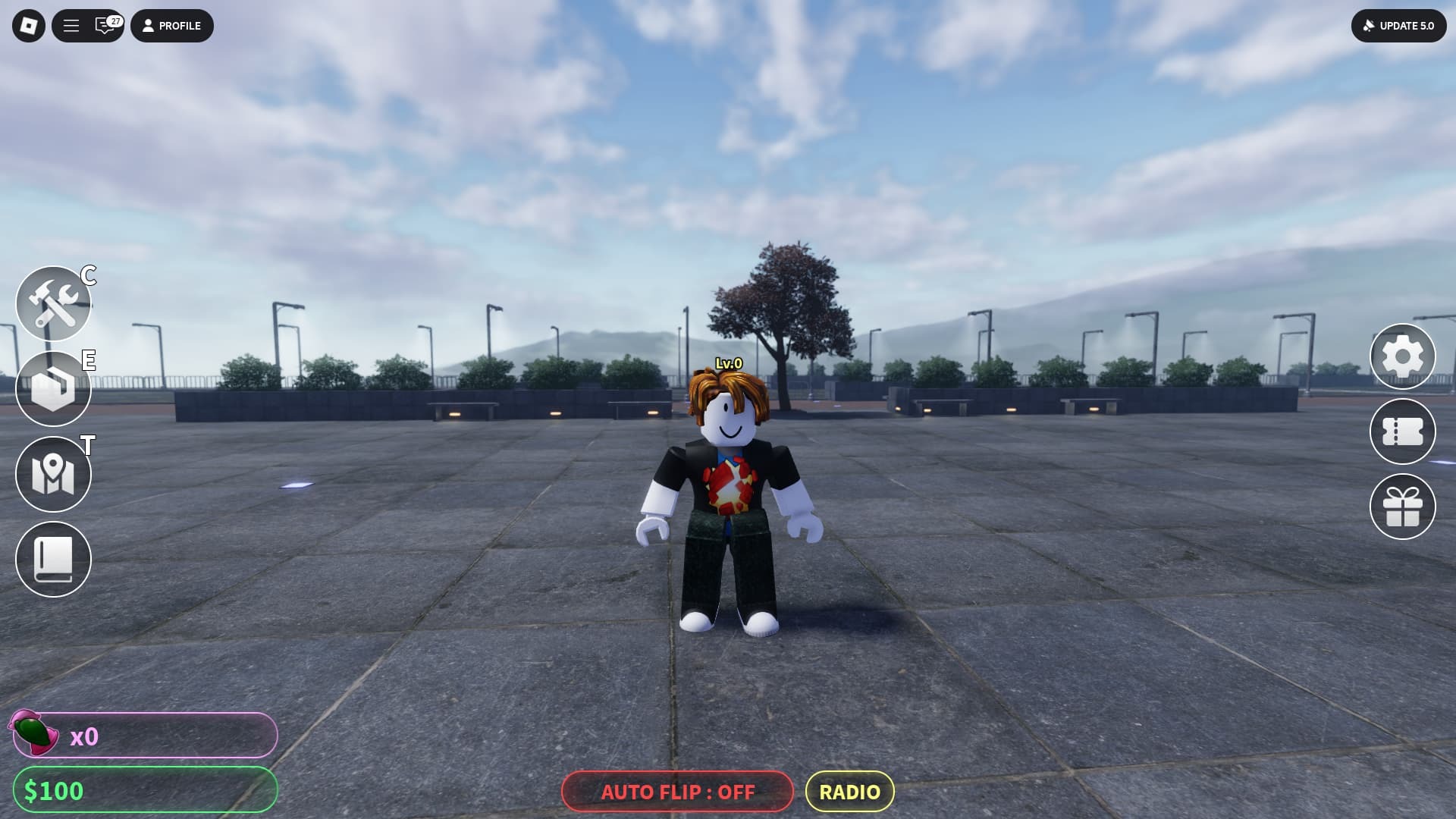The height and width of the screenshot is (819, 1456).
Task: Open the hammer and wrench build menu
Action: tap(53, 304)
